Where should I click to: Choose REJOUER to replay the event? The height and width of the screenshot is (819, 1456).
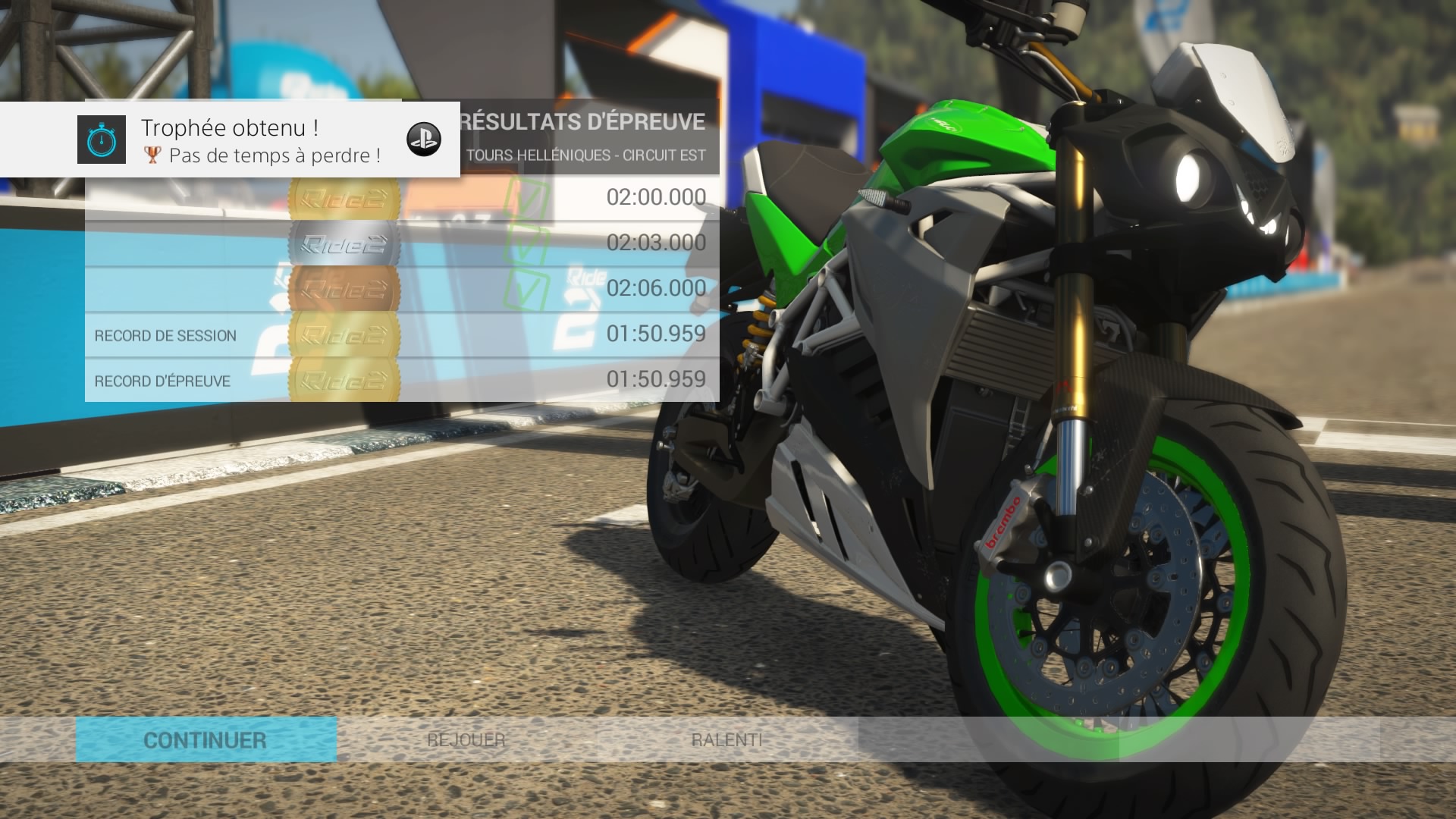pos(466,740)
